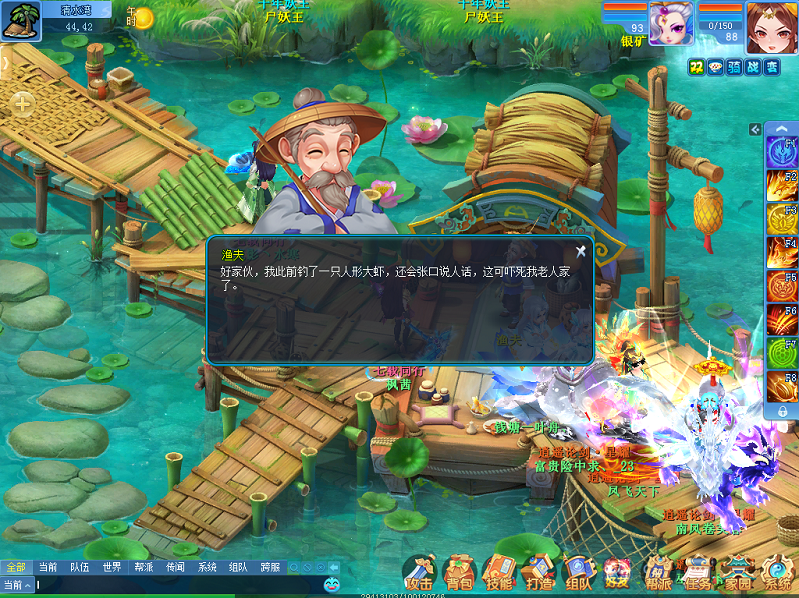Switch to the 队伍 team chat tab
This screenshot has height=598, width=799.
point(80,567)
